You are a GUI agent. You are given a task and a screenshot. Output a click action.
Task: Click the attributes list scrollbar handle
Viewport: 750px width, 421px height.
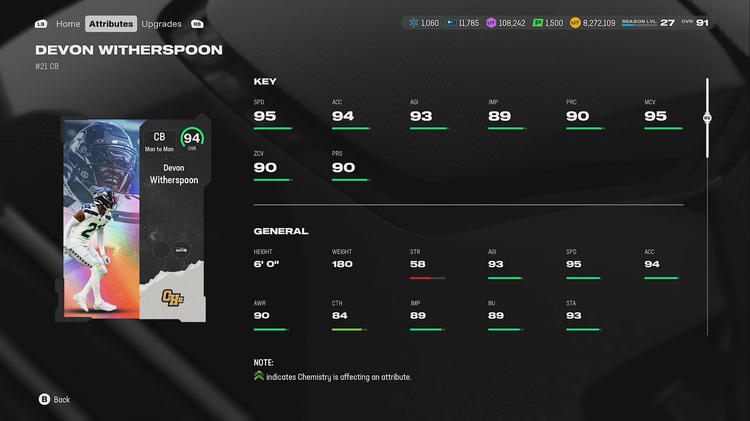coord(707,117)
